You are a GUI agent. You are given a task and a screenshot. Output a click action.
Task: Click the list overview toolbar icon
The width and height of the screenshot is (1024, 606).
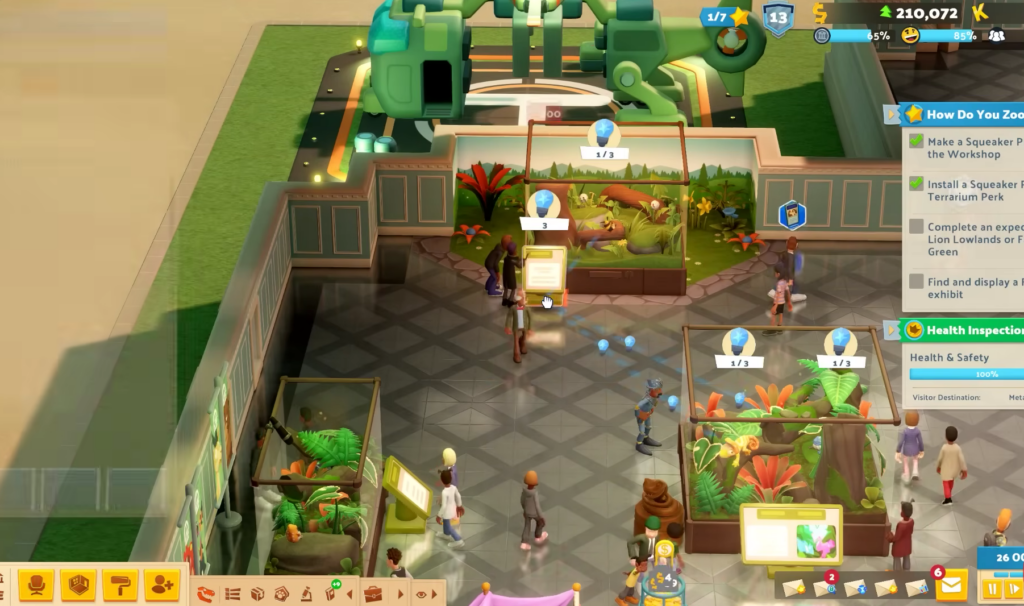(x=232, y=594)
